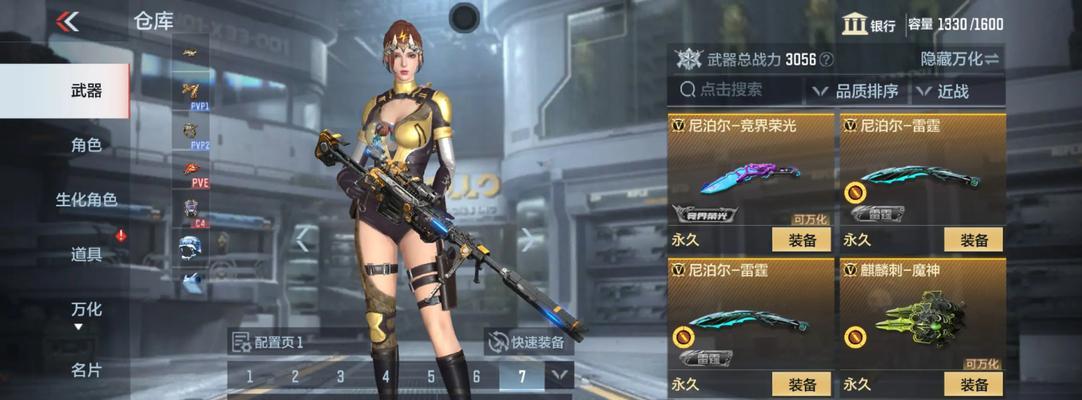
Task: Click the 点击搜索 search field
Action: click(x=735, y=90)
